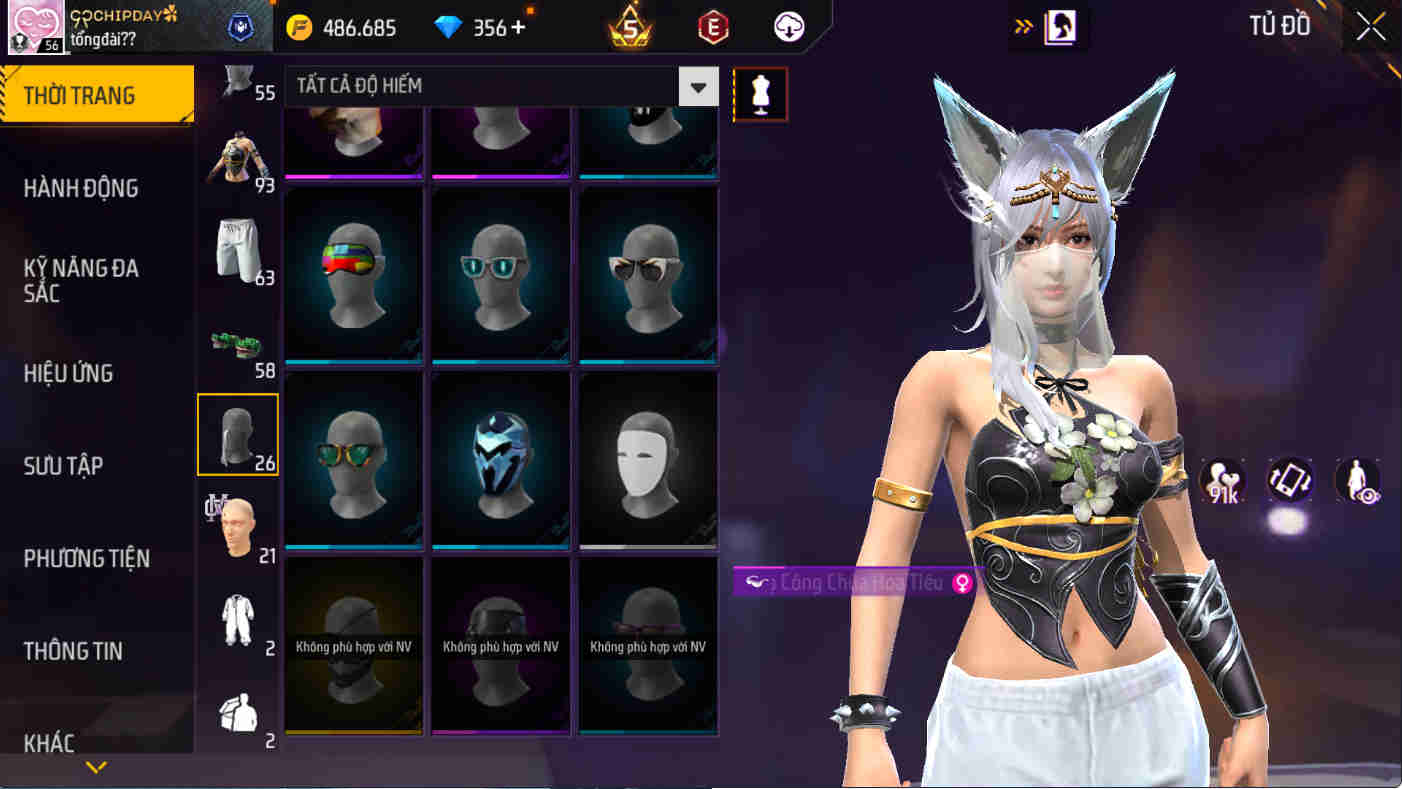
Task: Open the shirt category with 93 items
Action: pos(237,155)
